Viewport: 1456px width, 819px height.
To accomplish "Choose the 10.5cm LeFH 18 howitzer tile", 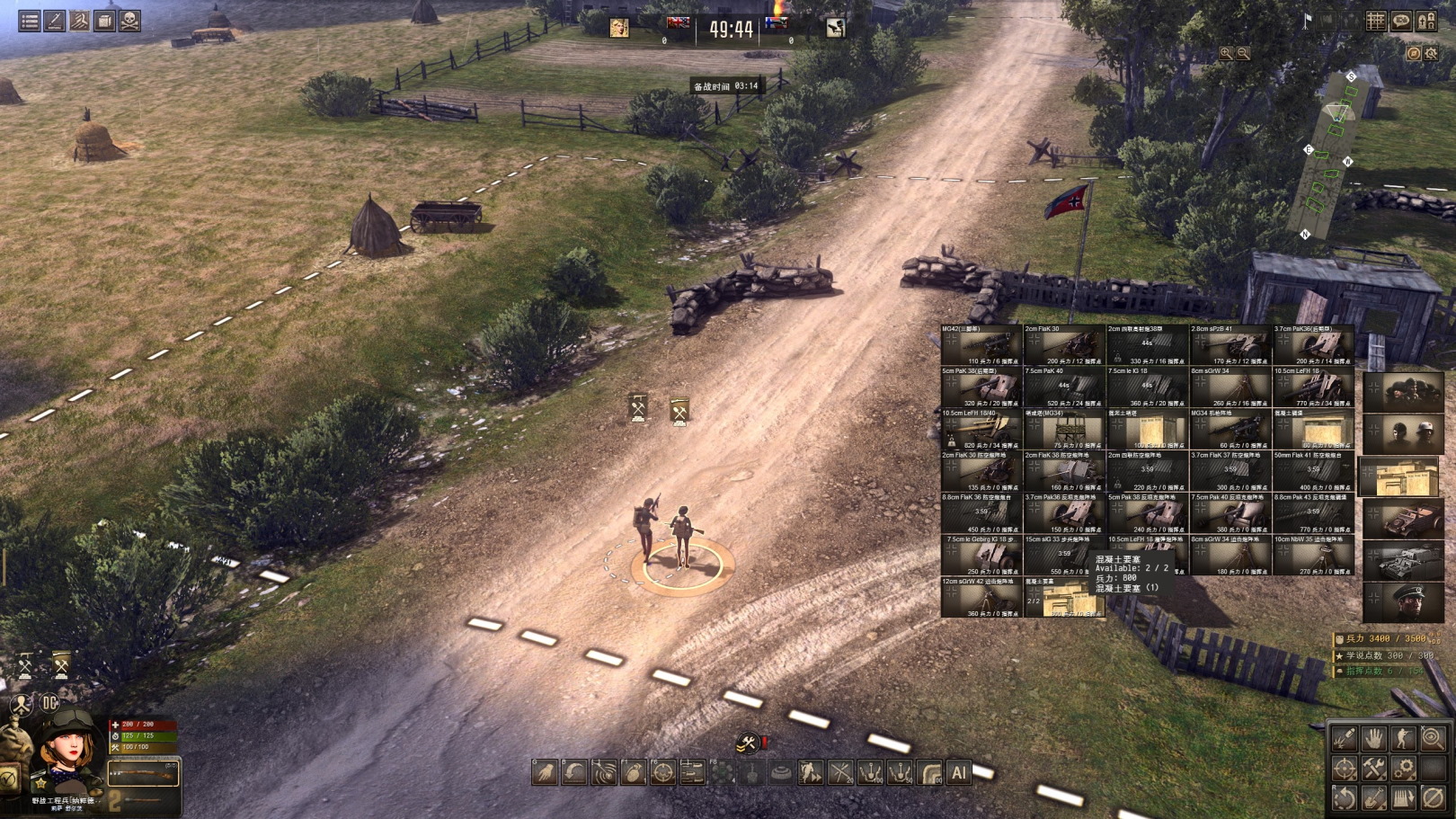I will [1313, 387].
